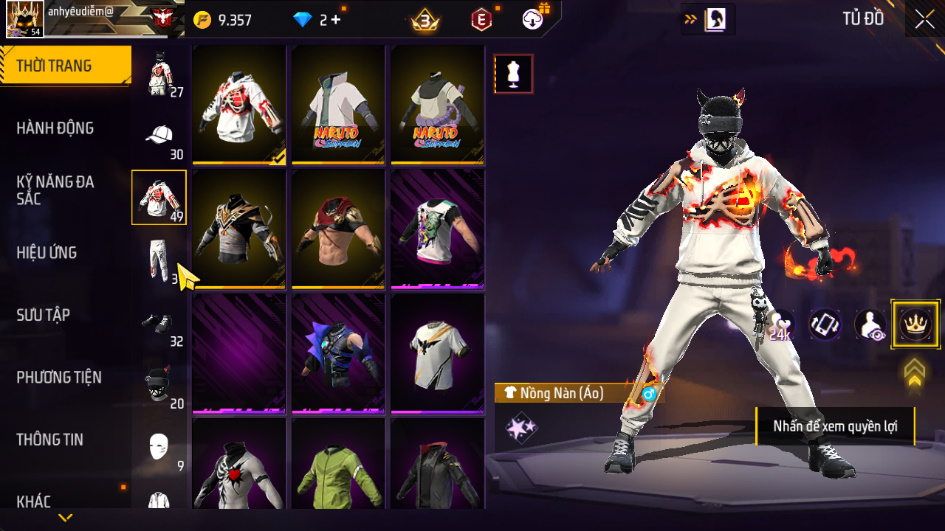
Task: Close the wardrobe with the X button
Action: (x=925, y=19)
